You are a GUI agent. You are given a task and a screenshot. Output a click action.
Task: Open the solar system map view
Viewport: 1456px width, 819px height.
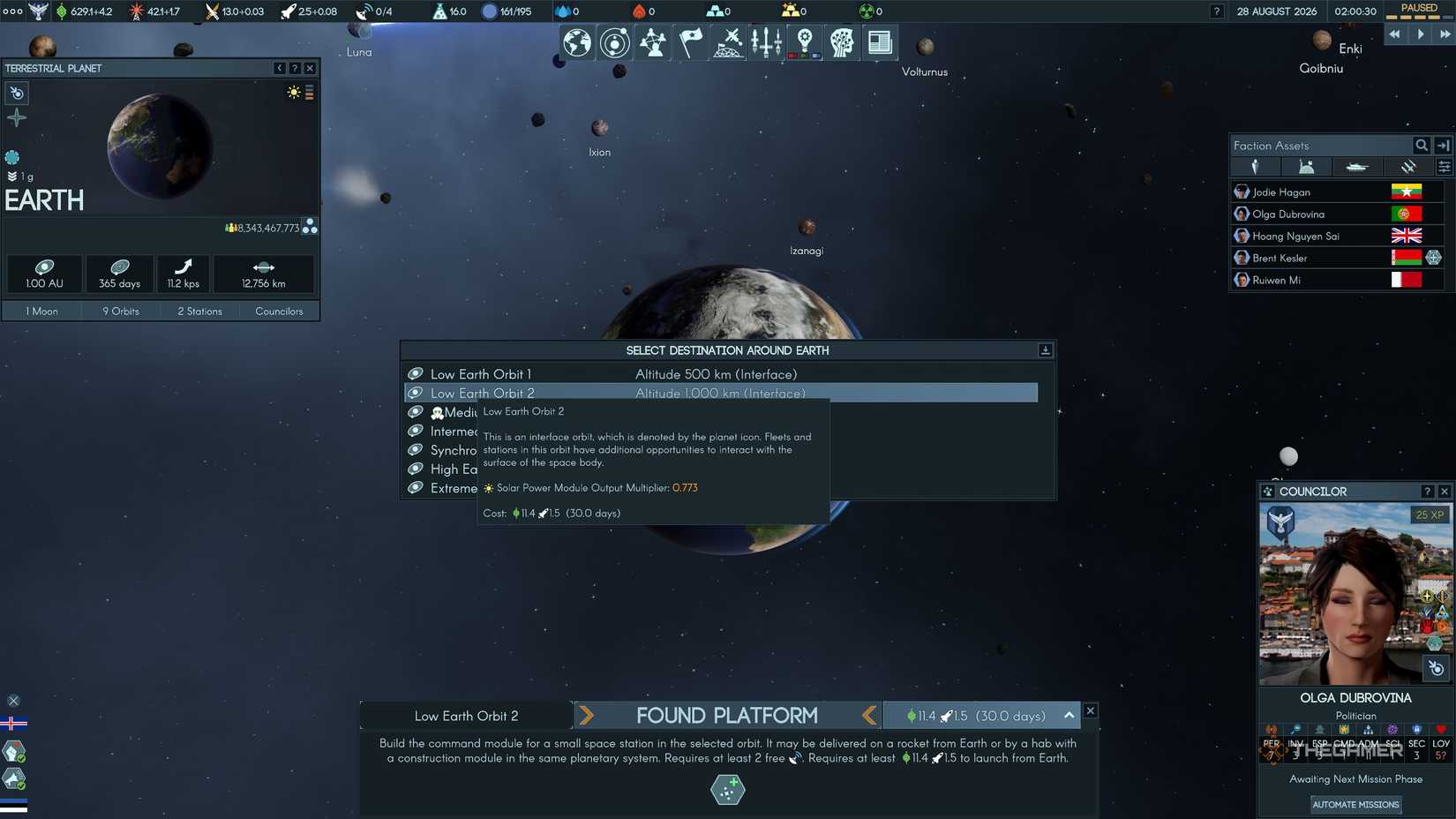pos(615,41)
